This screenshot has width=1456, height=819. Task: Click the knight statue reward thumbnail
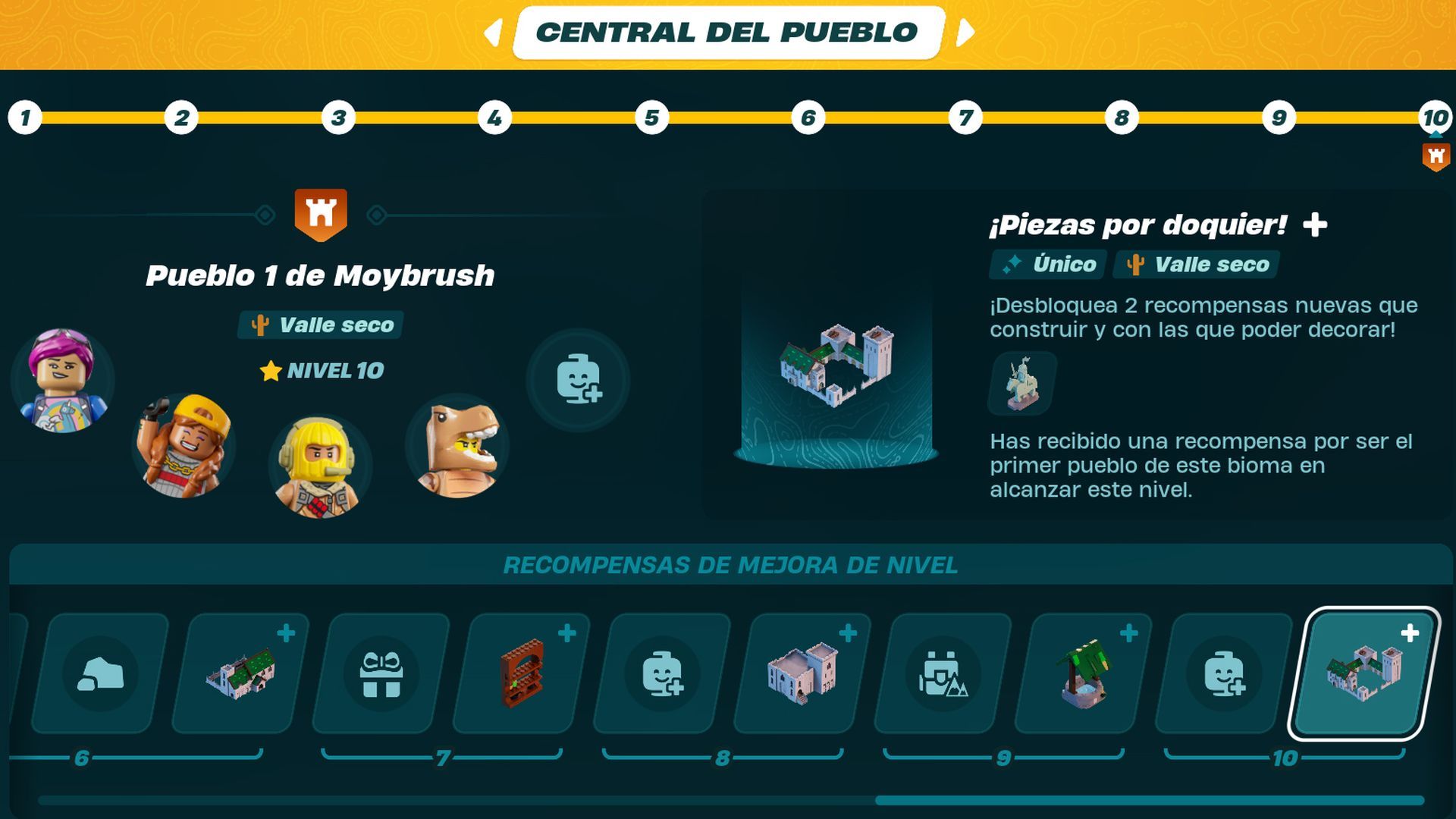click(1020, 385)
